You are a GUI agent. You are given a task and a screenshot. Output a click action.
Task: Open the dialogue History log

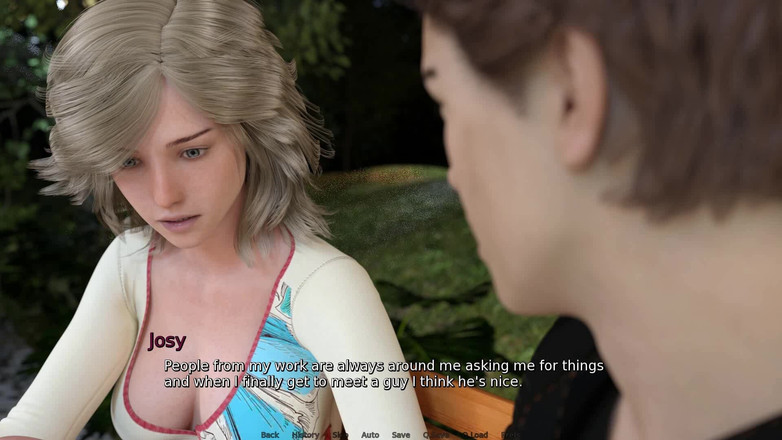(305, 435)
